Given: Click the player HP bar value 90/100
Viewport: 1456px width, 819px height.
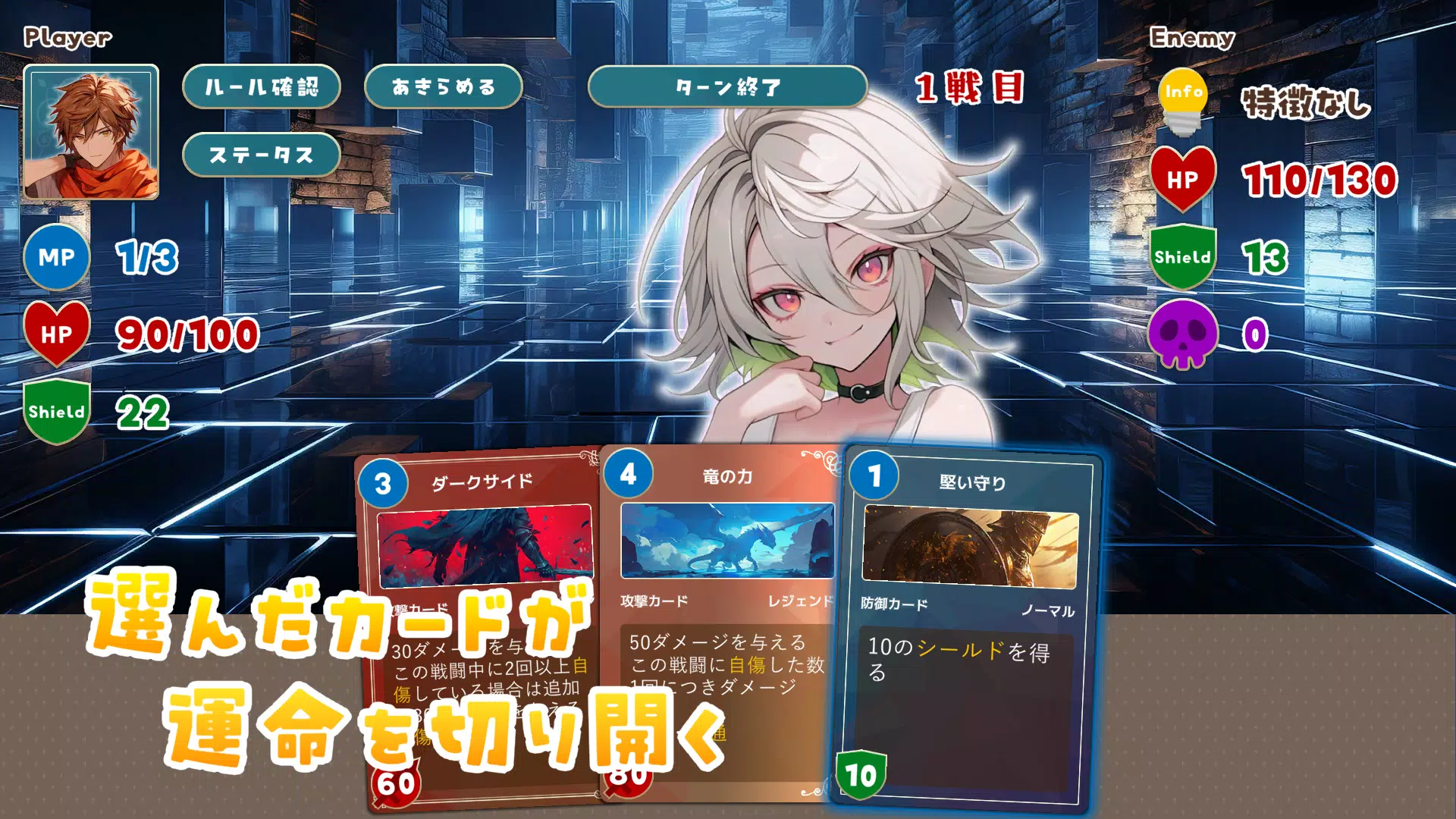Looking at the screenshot, I should point(187,334).
